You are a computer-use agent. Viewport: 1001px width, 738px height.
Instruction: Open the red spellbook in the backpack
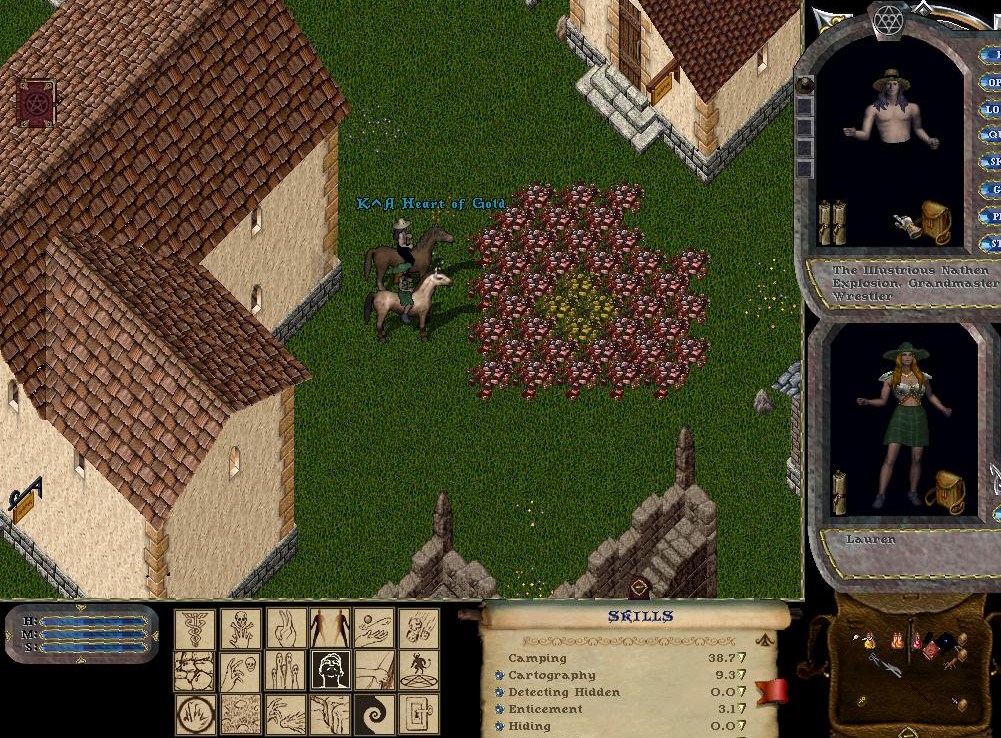click(930, 649)
